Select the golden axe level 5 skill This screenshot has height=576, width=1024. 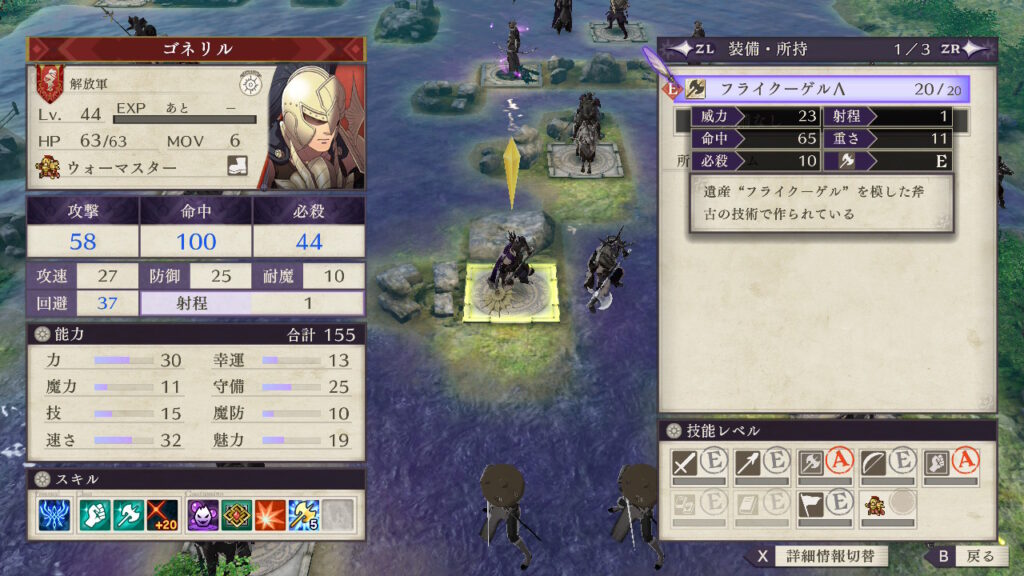click(x=305, y=514)
